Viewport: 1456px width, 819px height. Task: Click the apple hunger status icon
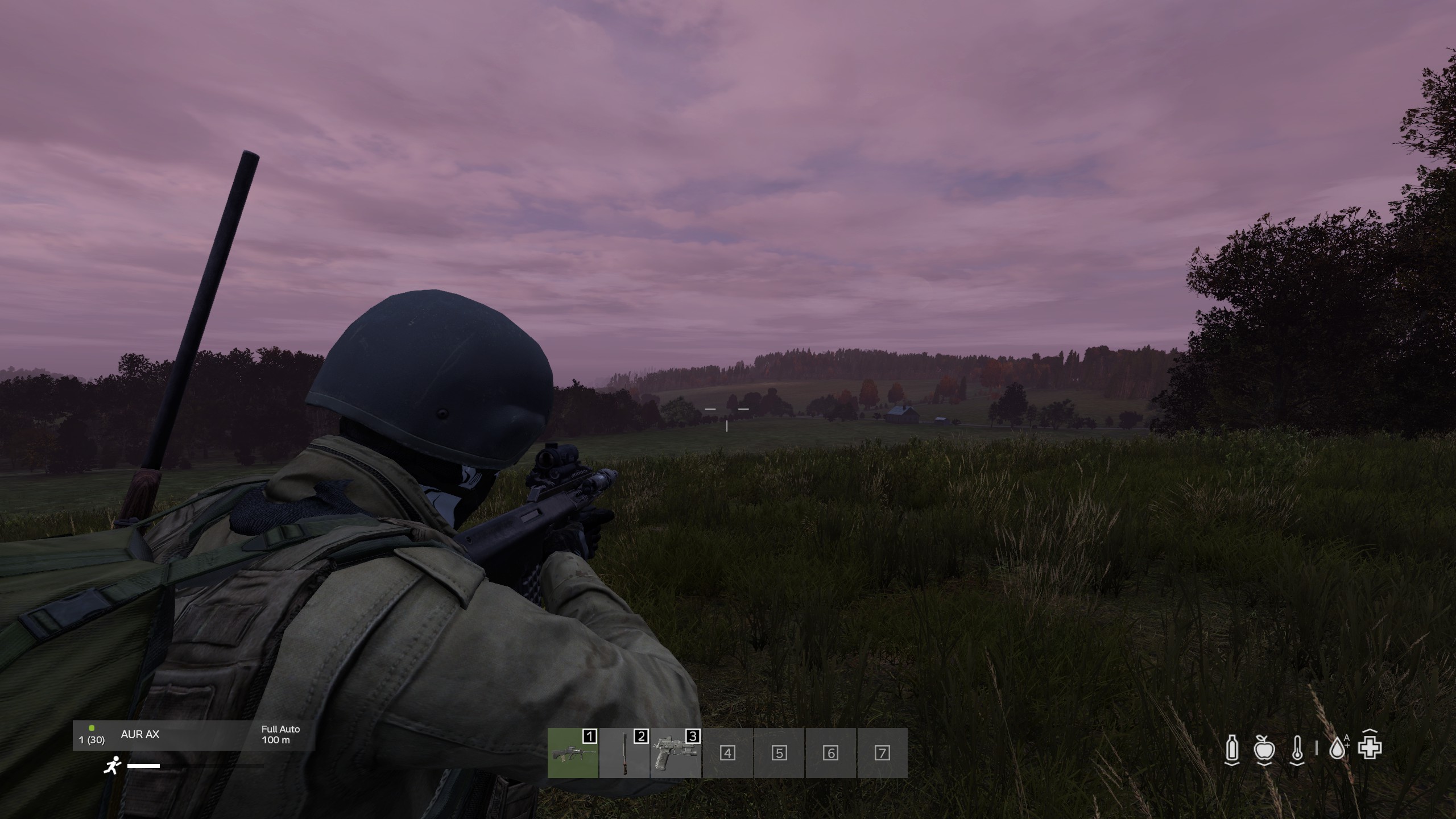pyautogui.click(x=1264, y=748)
